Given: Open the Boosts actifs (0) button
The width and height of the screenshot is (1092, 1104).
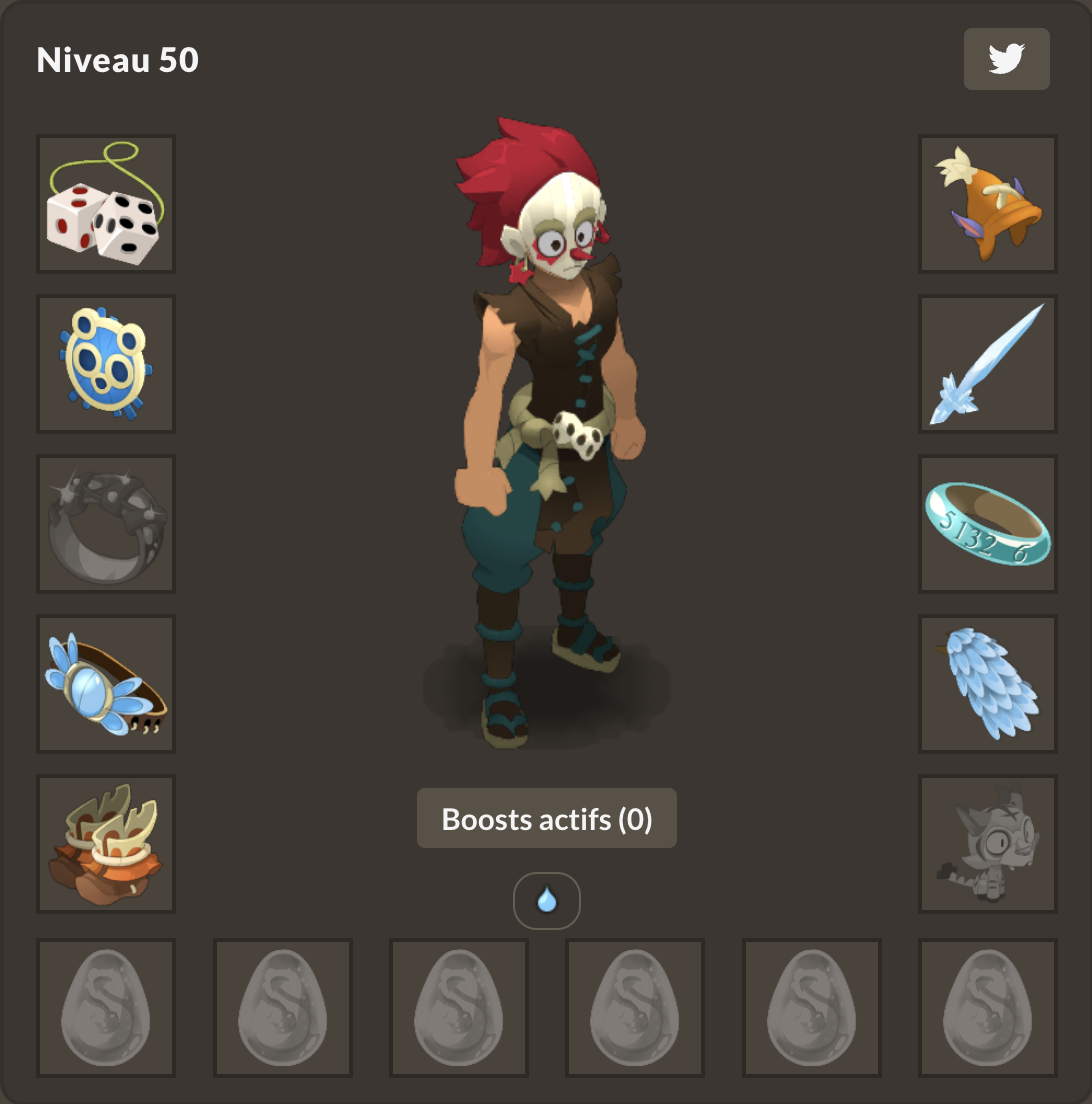Looking at the screenshot, I should [x=547, y=819].
